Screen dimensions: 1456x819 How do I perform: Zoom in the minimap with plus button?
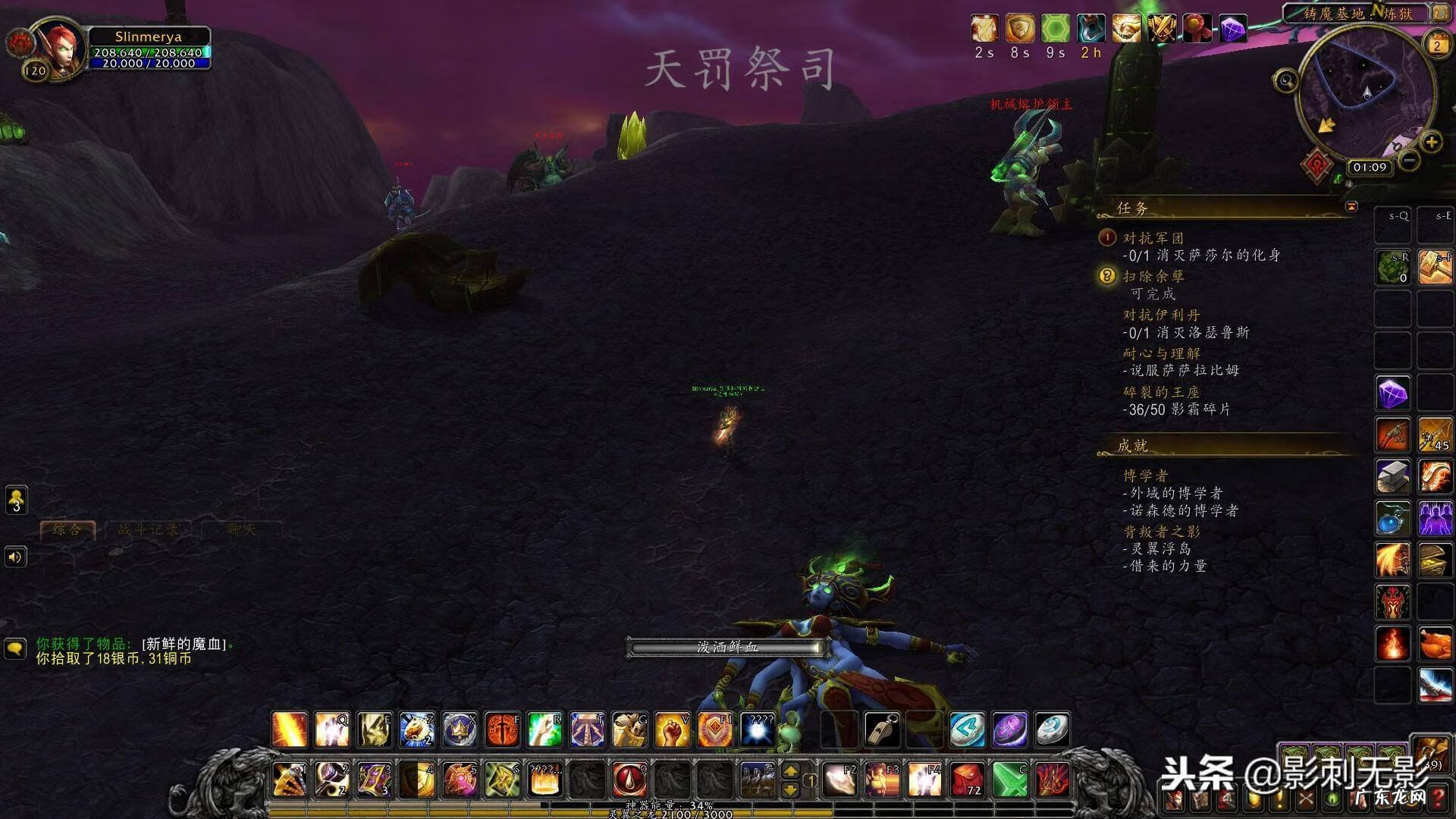(x=1431, y=142)
